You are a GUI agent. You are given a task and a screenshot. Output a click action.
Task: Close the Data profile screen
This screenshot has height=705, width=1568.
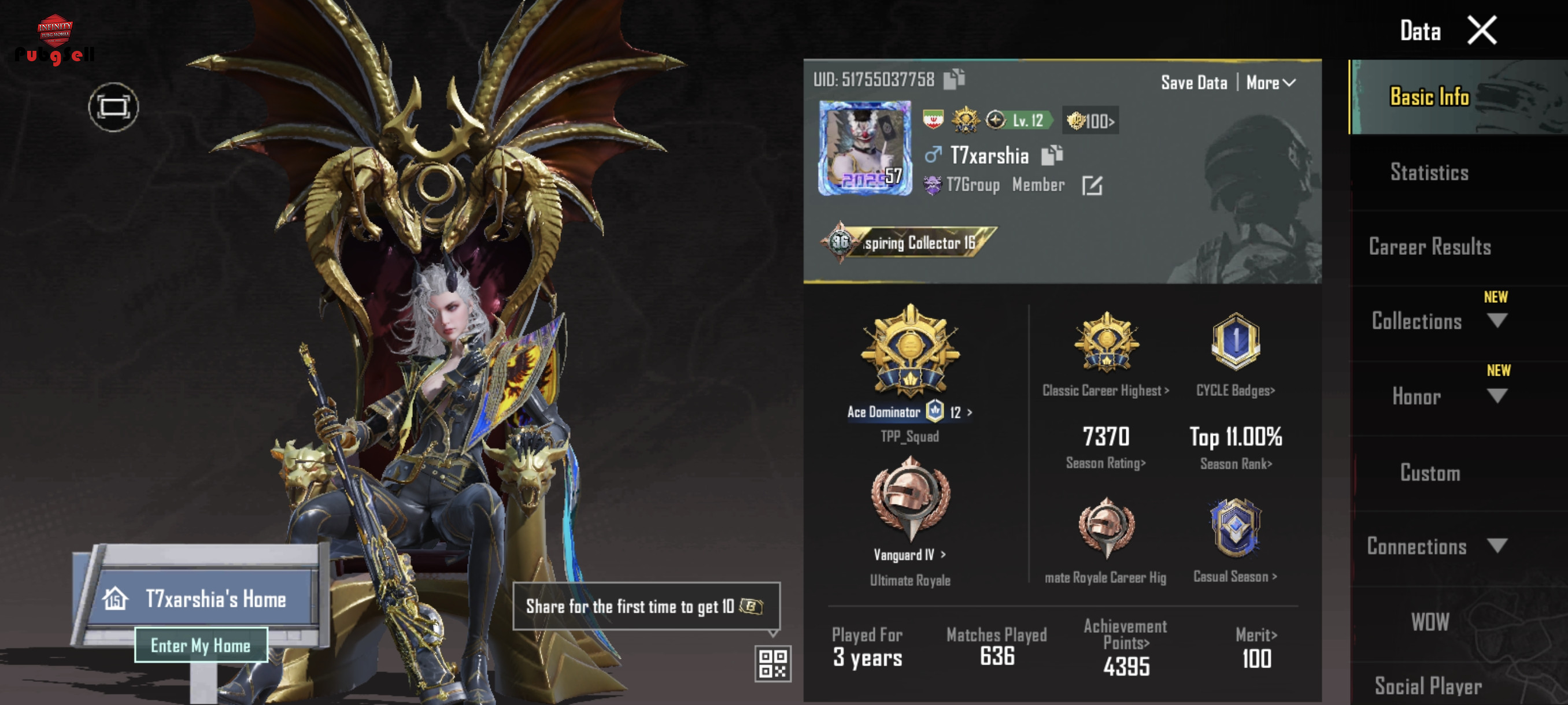pyautogui.click(x=1481, y=31)
